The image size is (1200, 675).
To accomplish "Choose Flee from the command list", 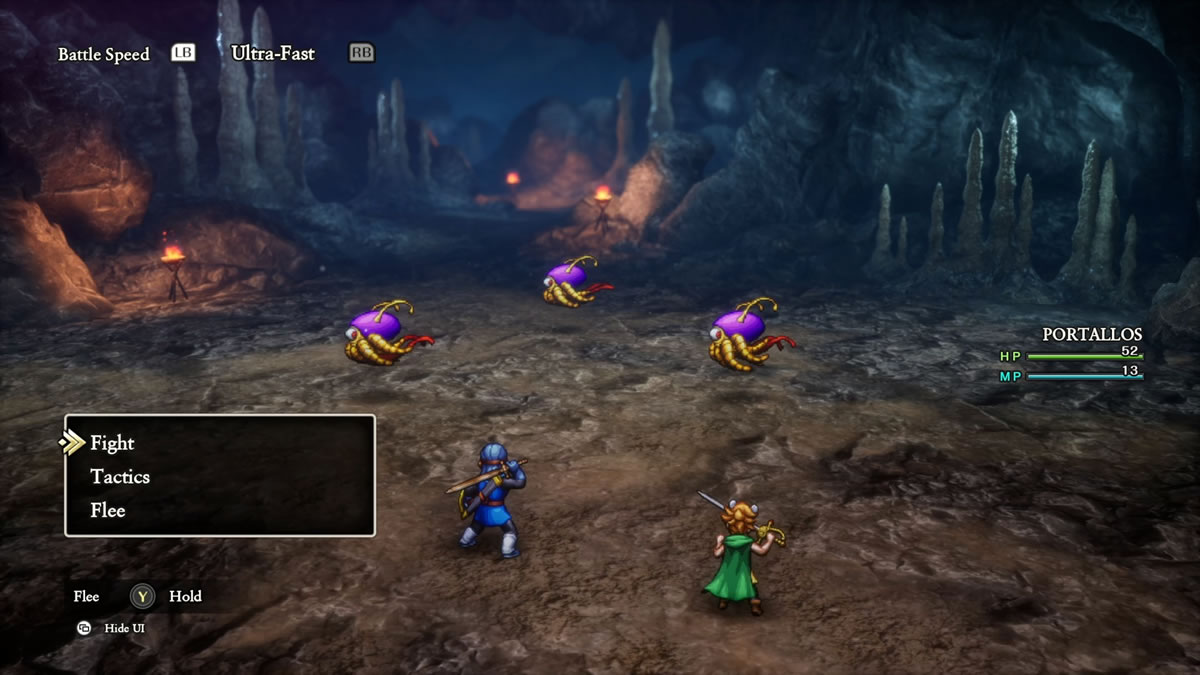I will pyautogui.click(x=108, y=510).
